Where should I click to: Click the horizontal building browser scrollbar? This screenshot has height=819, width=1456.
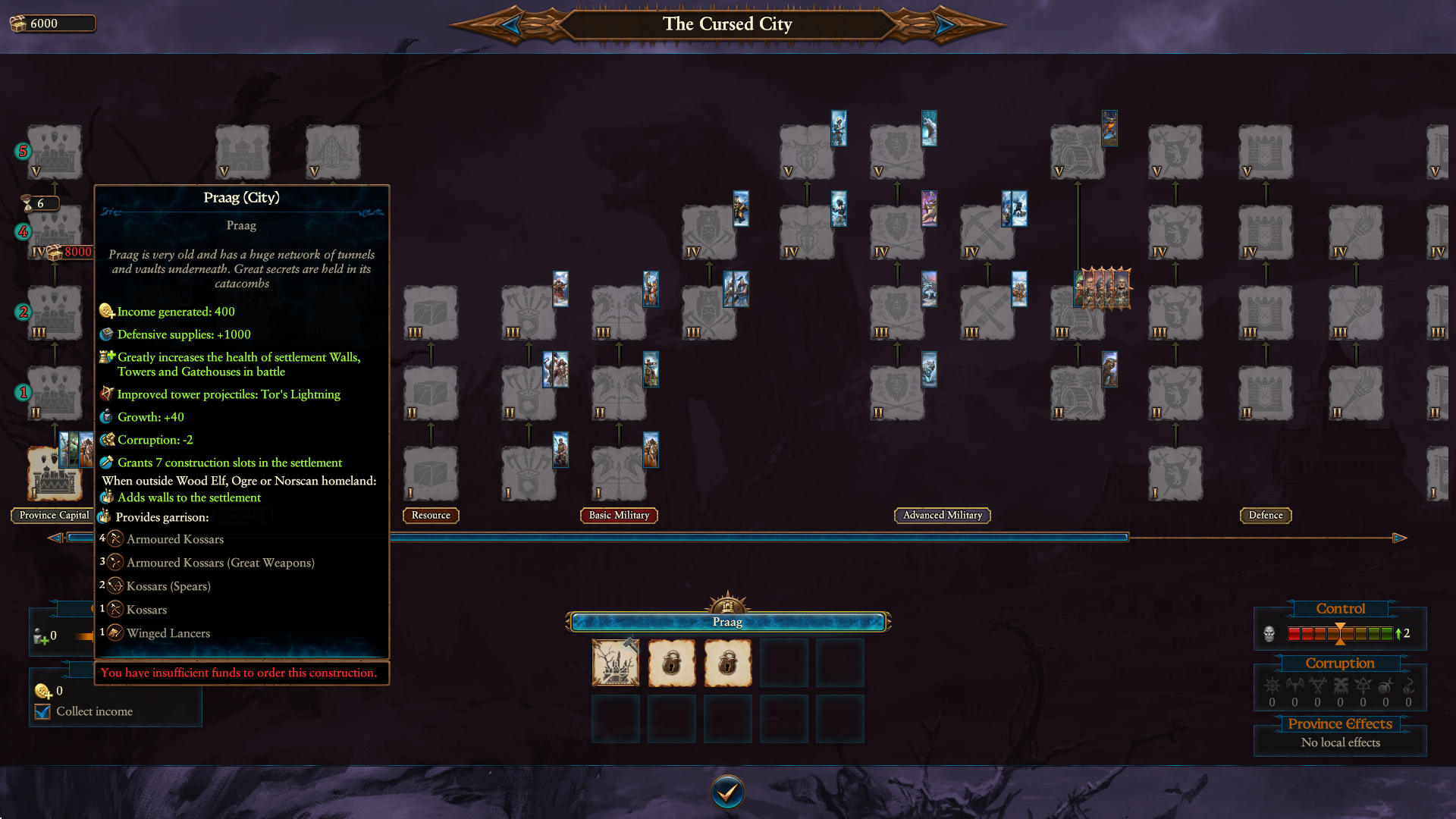point(758,538)
